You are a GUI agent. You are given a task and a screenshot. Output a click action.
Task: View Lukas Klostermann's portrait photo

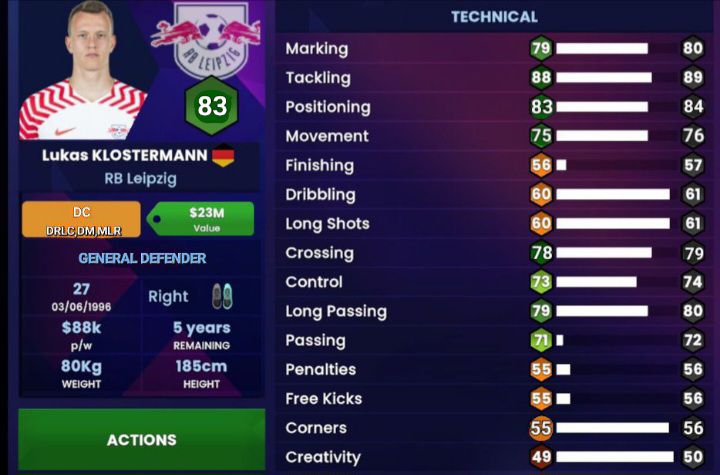82,73
